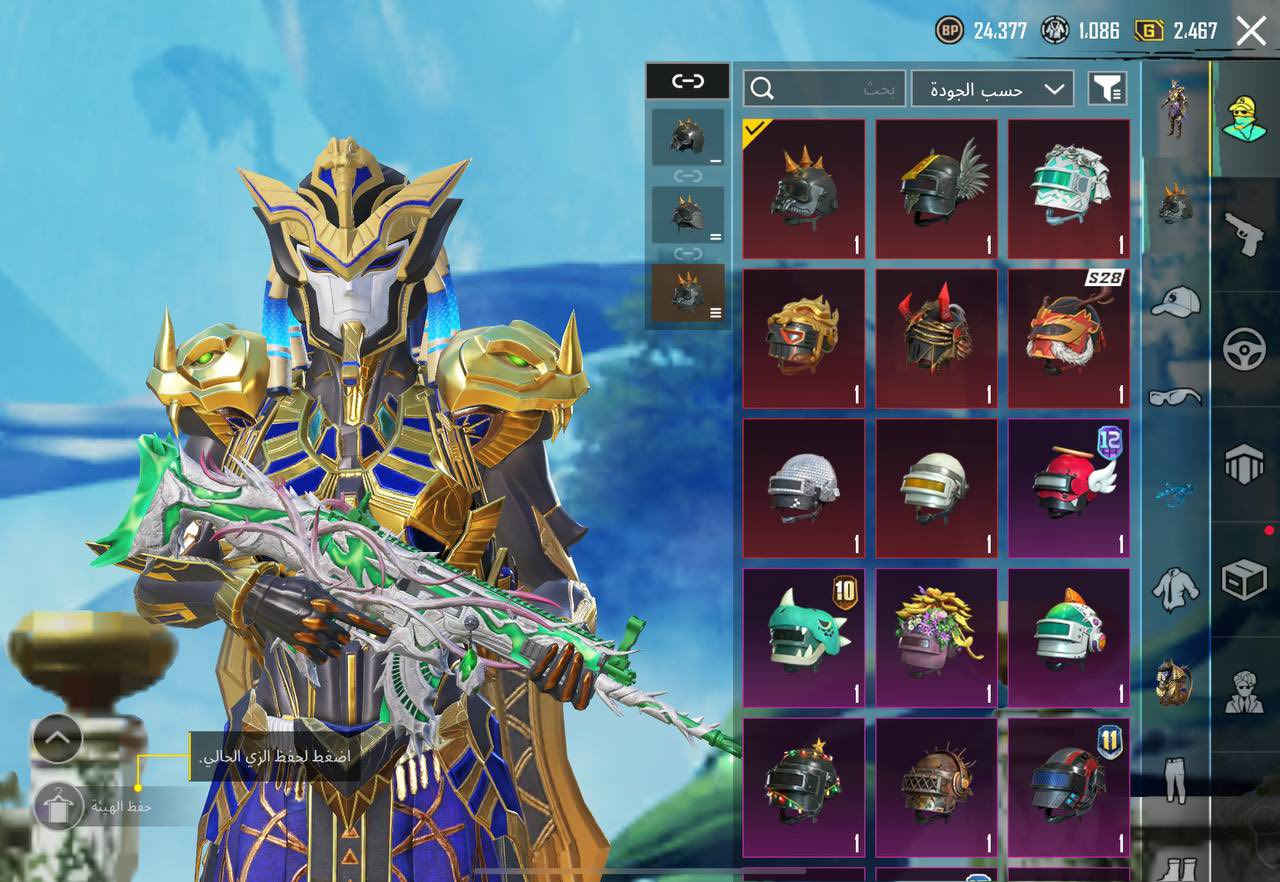
Task: Open the crate box tab
Action: tap(1245, 579)
